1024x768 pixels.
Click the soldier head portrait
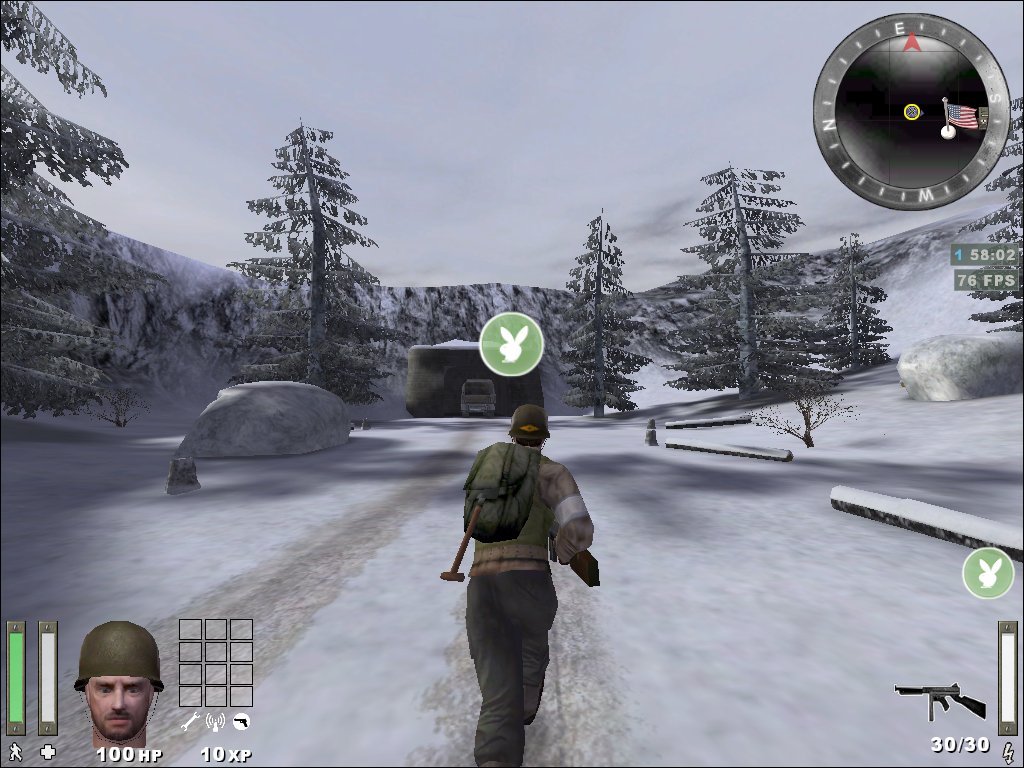[x=118, y=682]
